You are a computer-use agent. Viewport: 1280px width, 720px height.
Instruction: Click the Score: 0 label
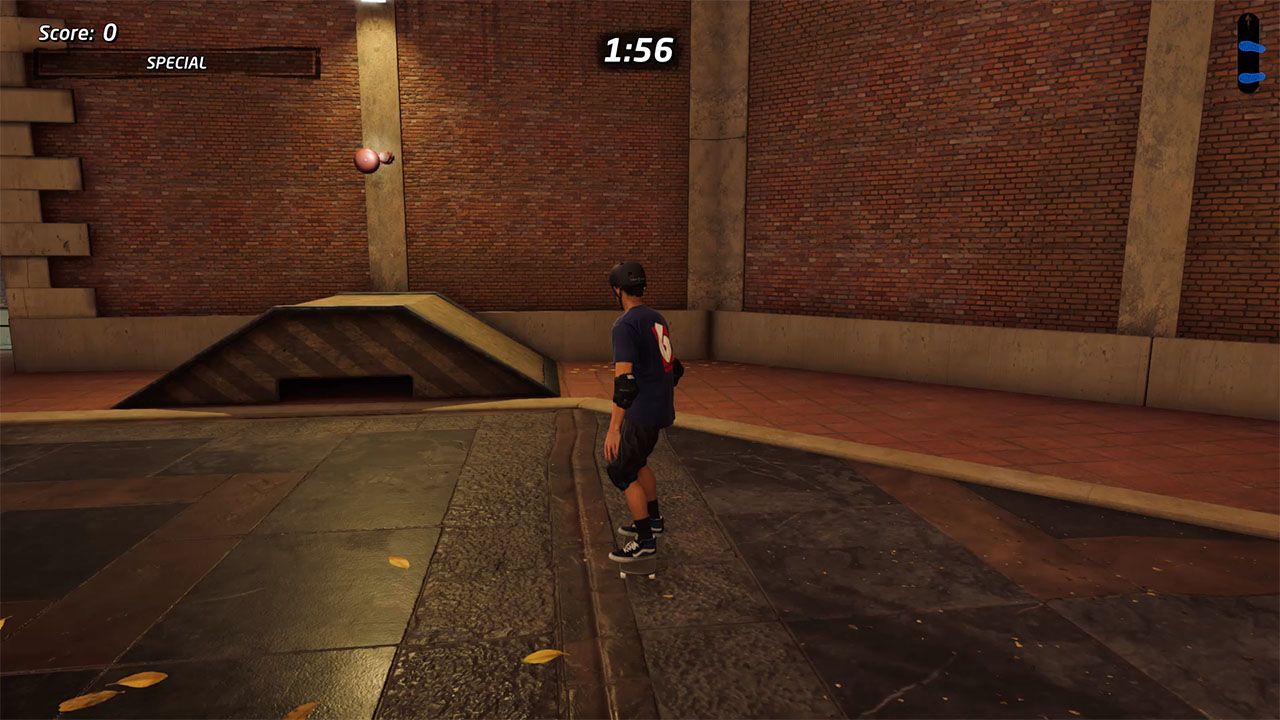pyautogui.click(x=78, y=32)
